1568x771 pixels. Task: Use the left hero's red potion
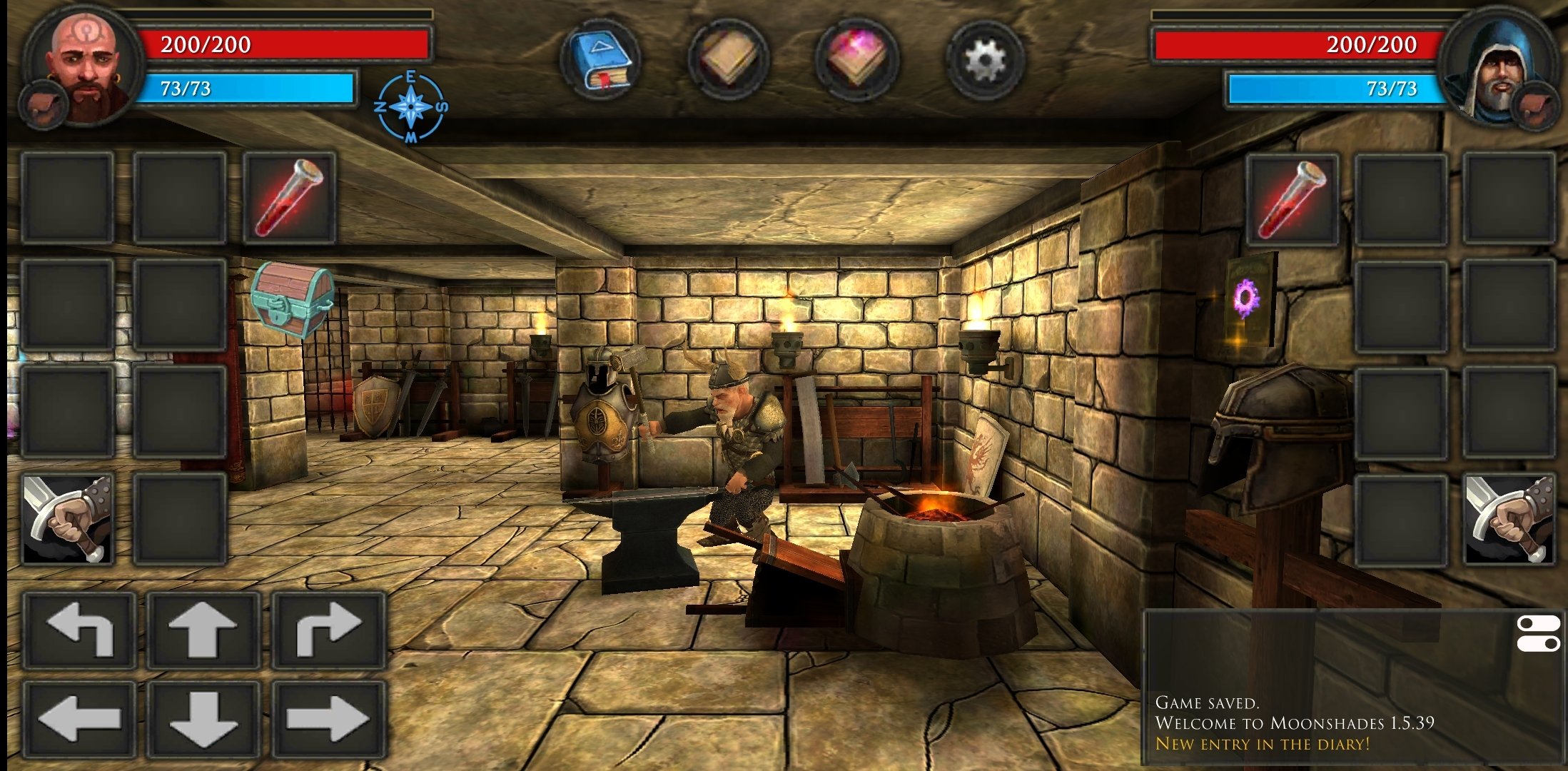point(290,198)
